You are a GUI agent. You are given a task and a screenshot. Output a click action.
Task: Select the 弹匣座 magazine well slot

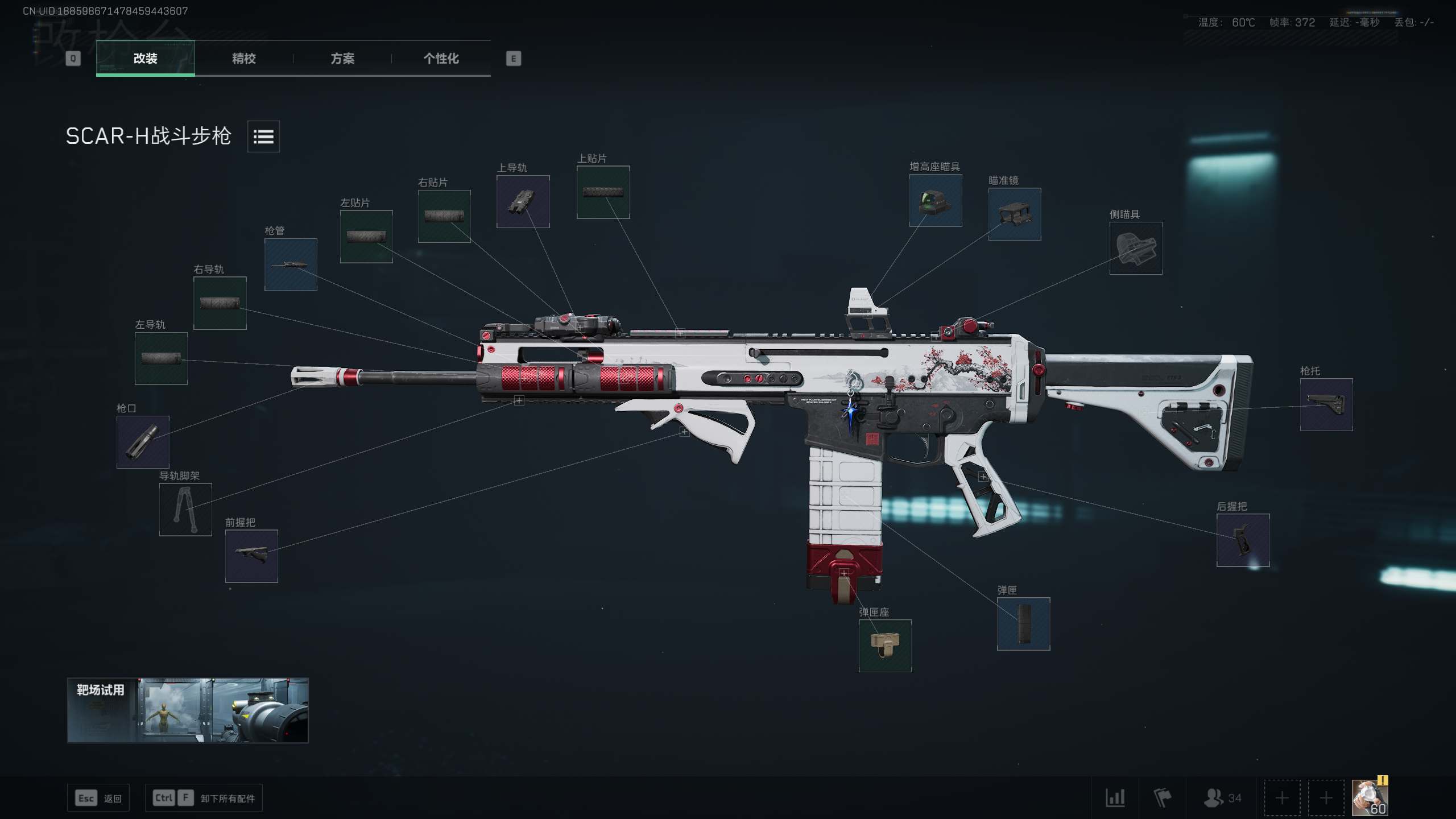tap(885, 646)
